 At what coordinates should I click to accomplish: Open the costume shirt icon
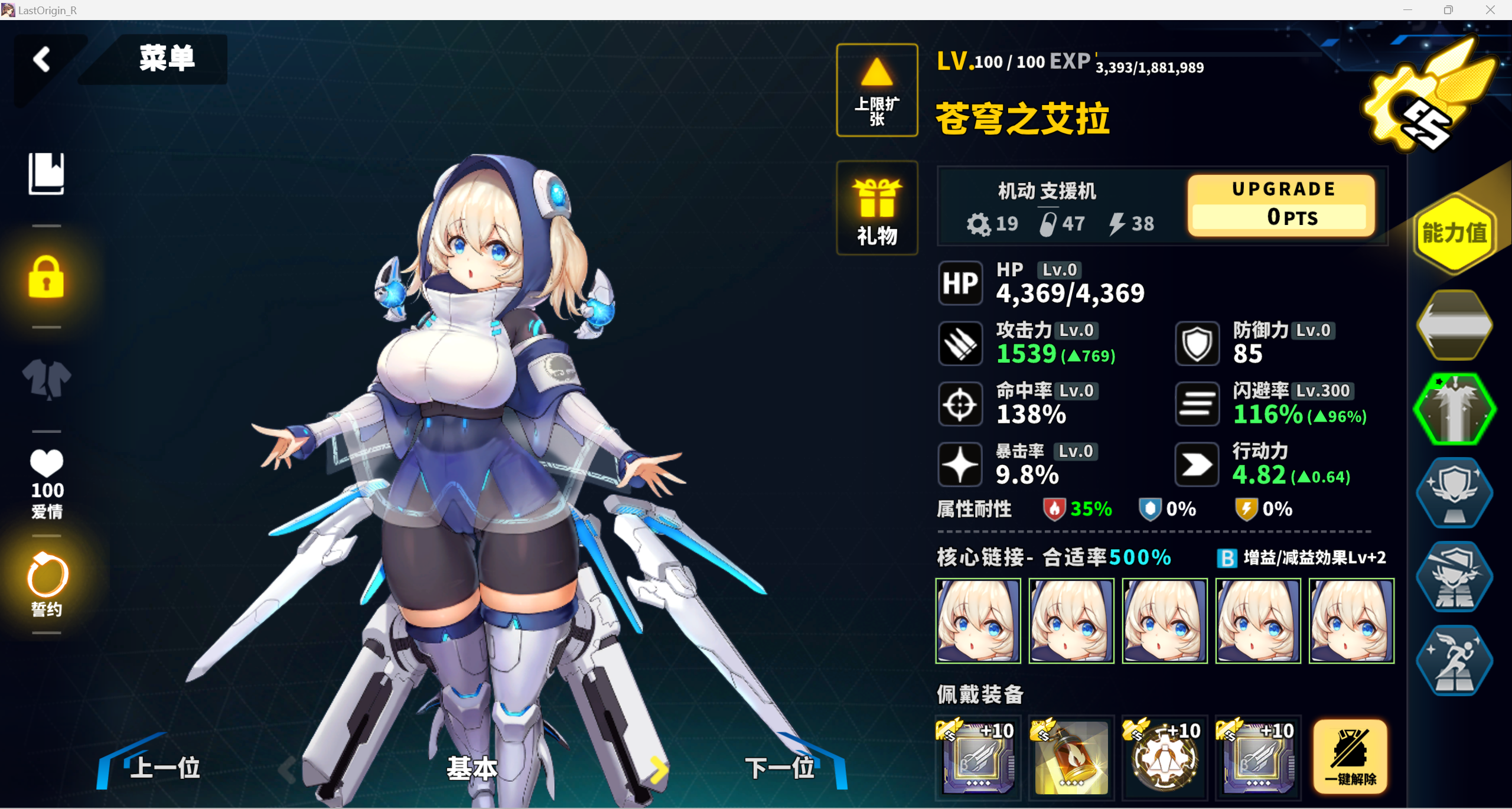(46, 379)
